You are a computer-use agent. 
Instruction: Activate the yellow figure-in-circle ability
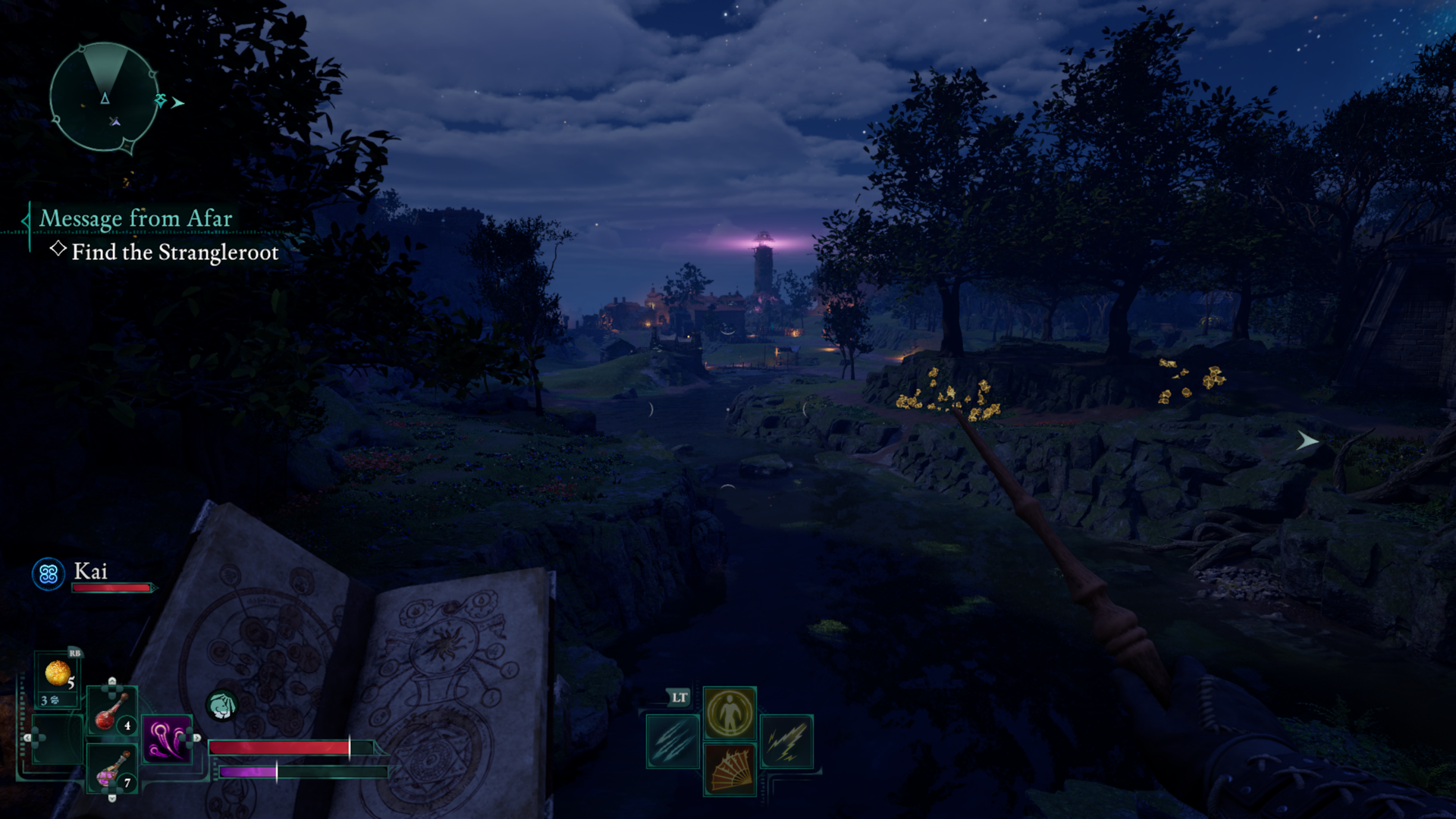pyautogui.click(x=730, y=713)
